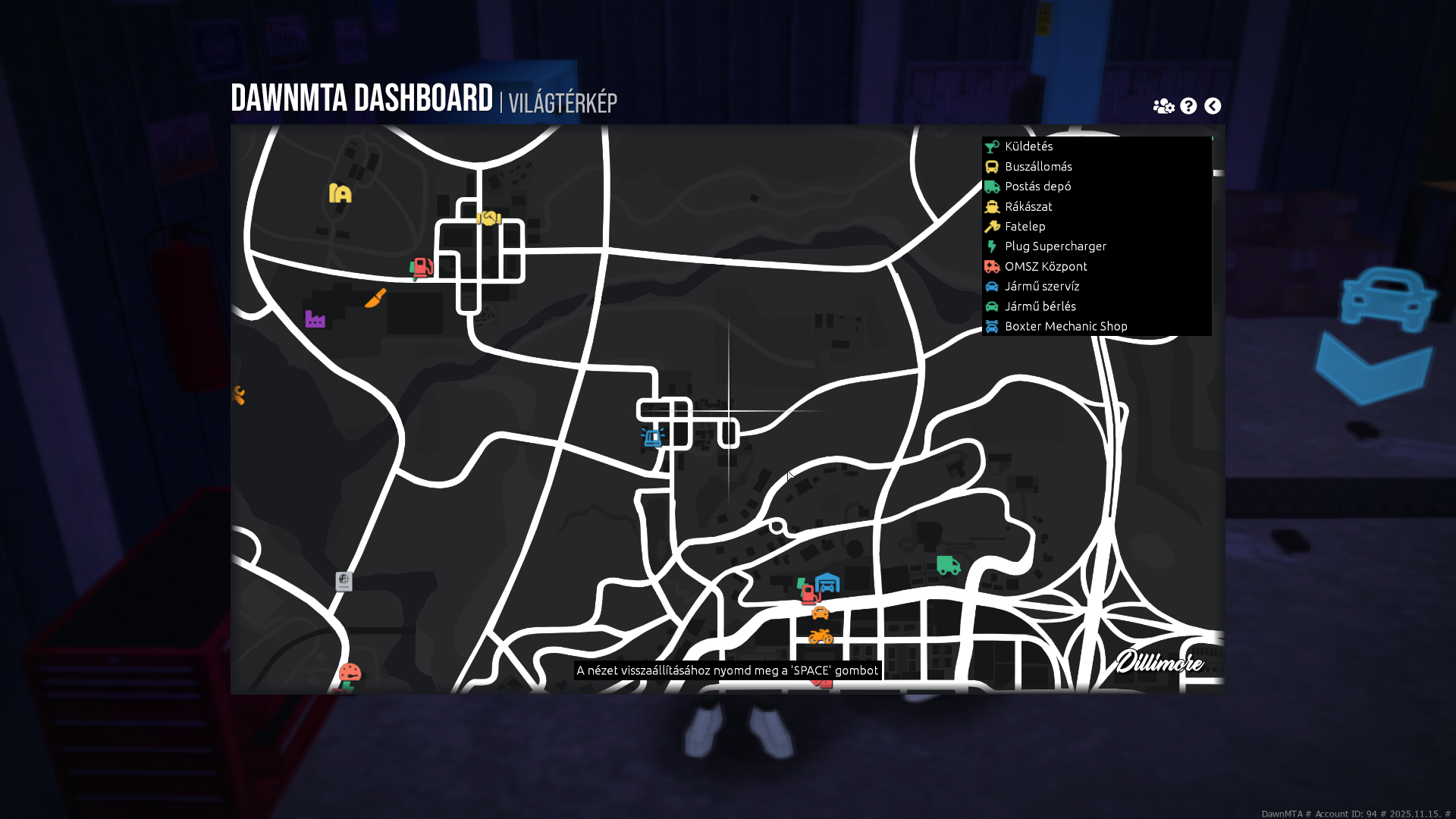This screenshot has height=819, width=1456.
Task: Click the orange knife map marker
Action: pyautogui.click(x=375, y=298)
